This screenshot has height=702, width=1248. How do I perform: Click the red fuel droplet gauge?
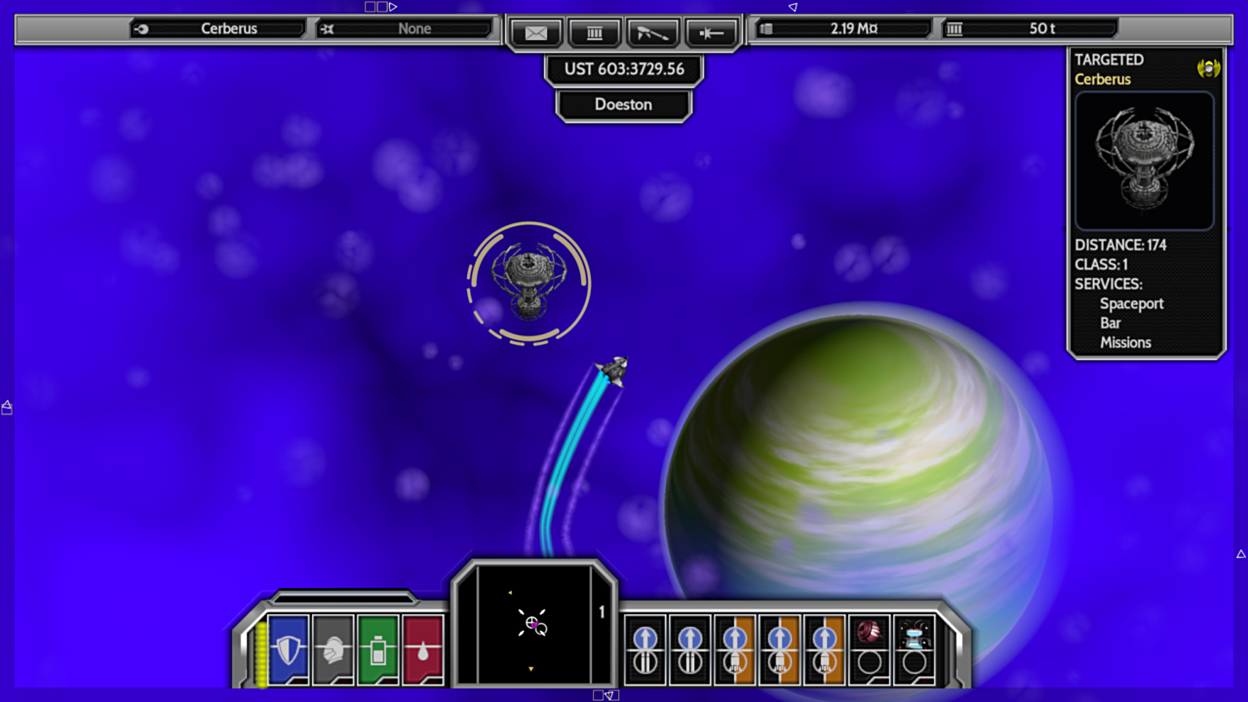pos(423,650)
